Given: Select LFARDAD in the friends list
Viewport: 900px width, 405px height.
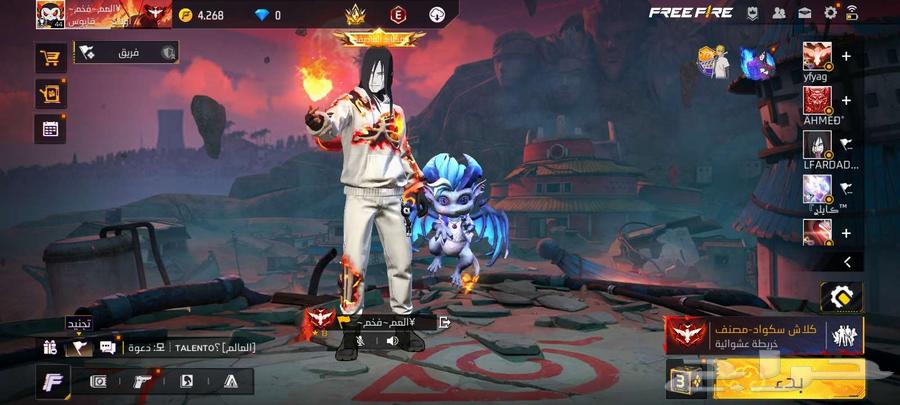Looking at the screenshot, I should point(817,144).
